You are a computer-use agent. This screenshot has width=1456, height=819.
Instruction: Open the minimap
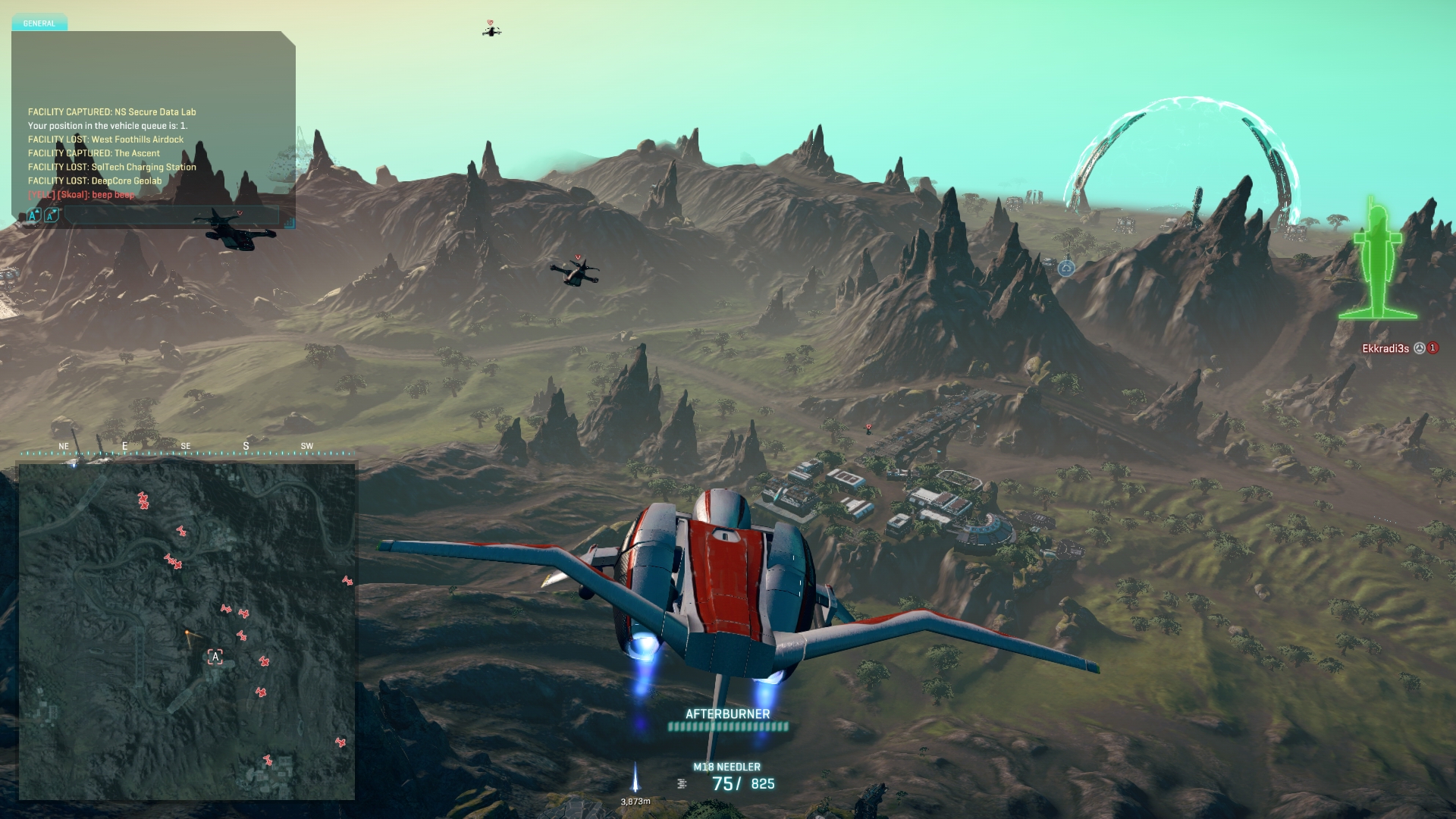point(187,631)
